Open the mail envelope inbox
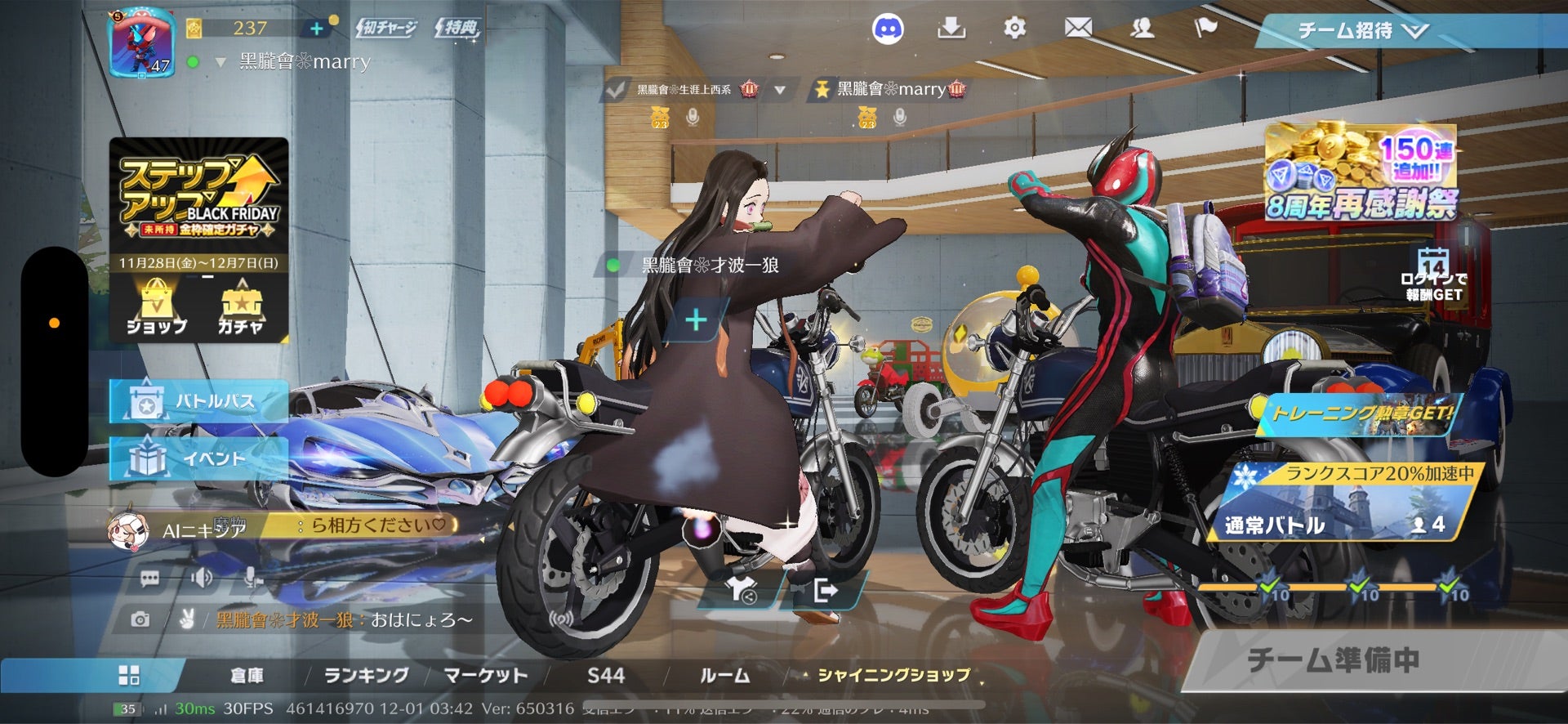This screenshot has height=724, width=1568. [1078, 29]
